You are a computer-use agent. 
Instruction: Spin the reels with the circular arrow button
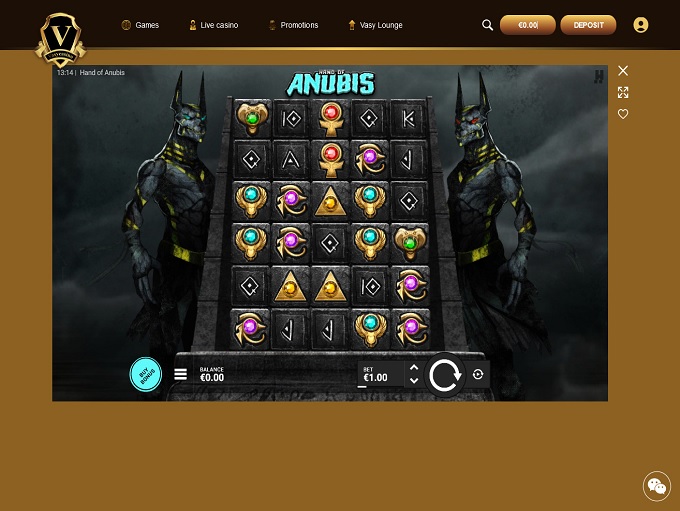444,375
